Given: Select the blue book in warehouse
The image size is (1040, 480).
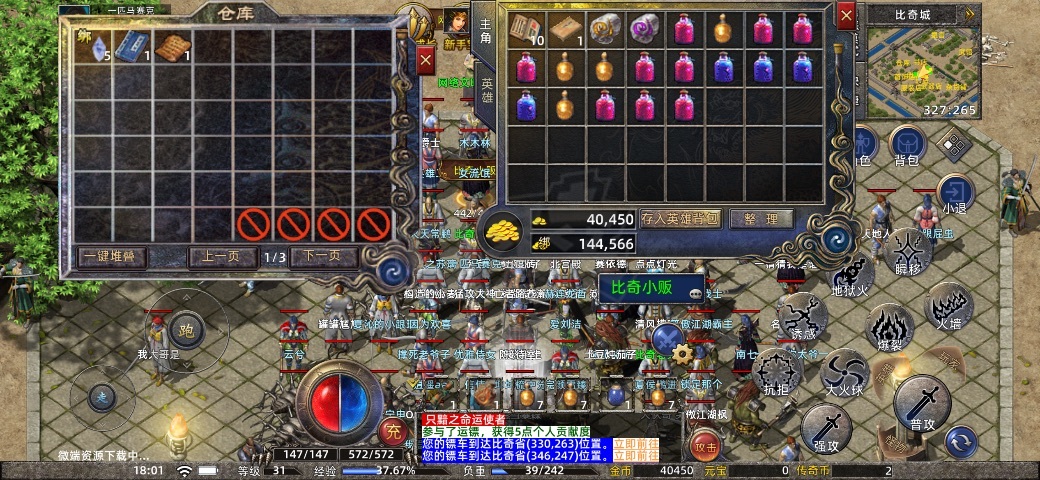Looking at the screenshot, I should point(131,48).
